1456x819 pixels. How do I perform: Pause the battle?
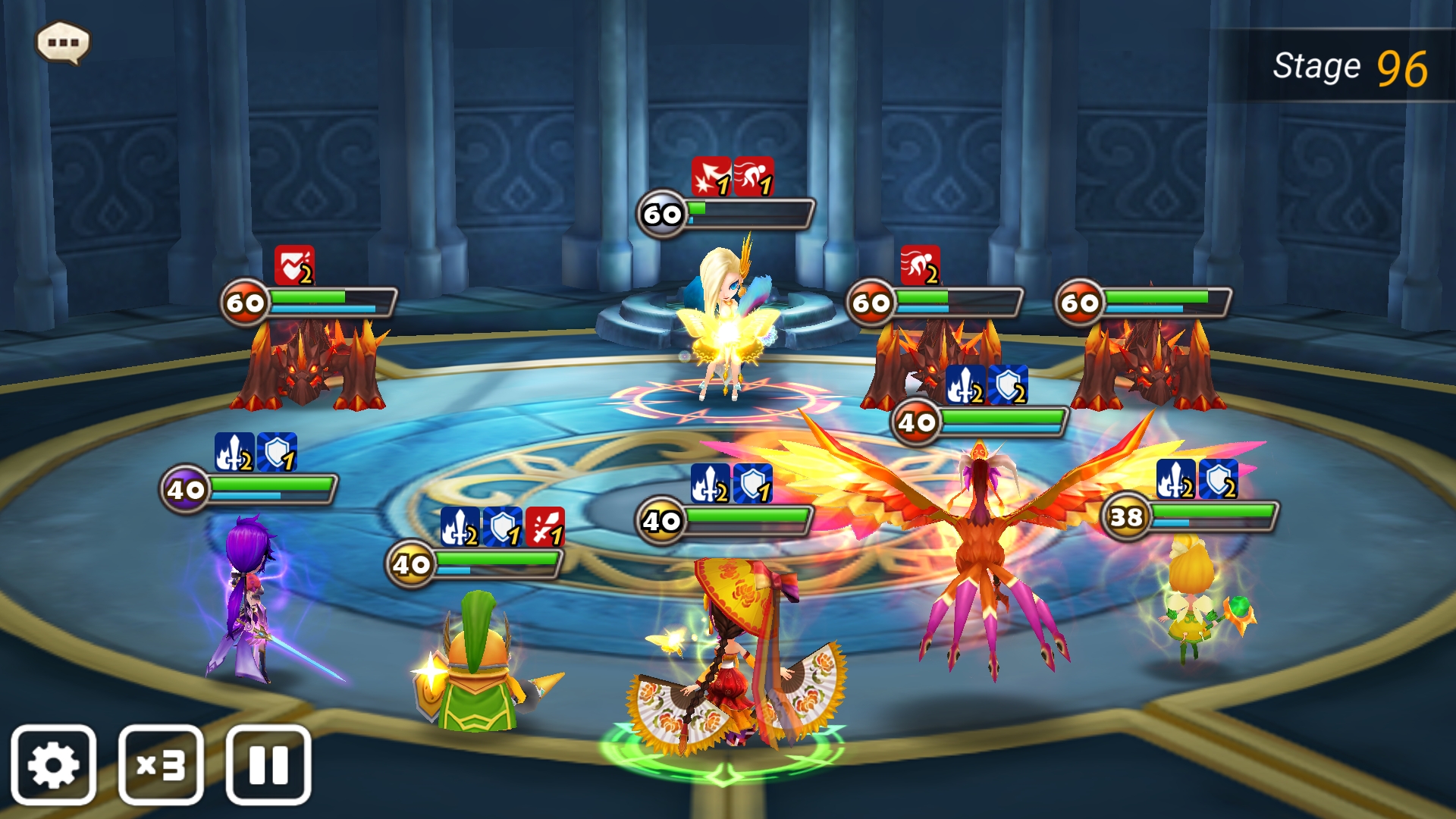pyautogui.click(x=268, y=764)
